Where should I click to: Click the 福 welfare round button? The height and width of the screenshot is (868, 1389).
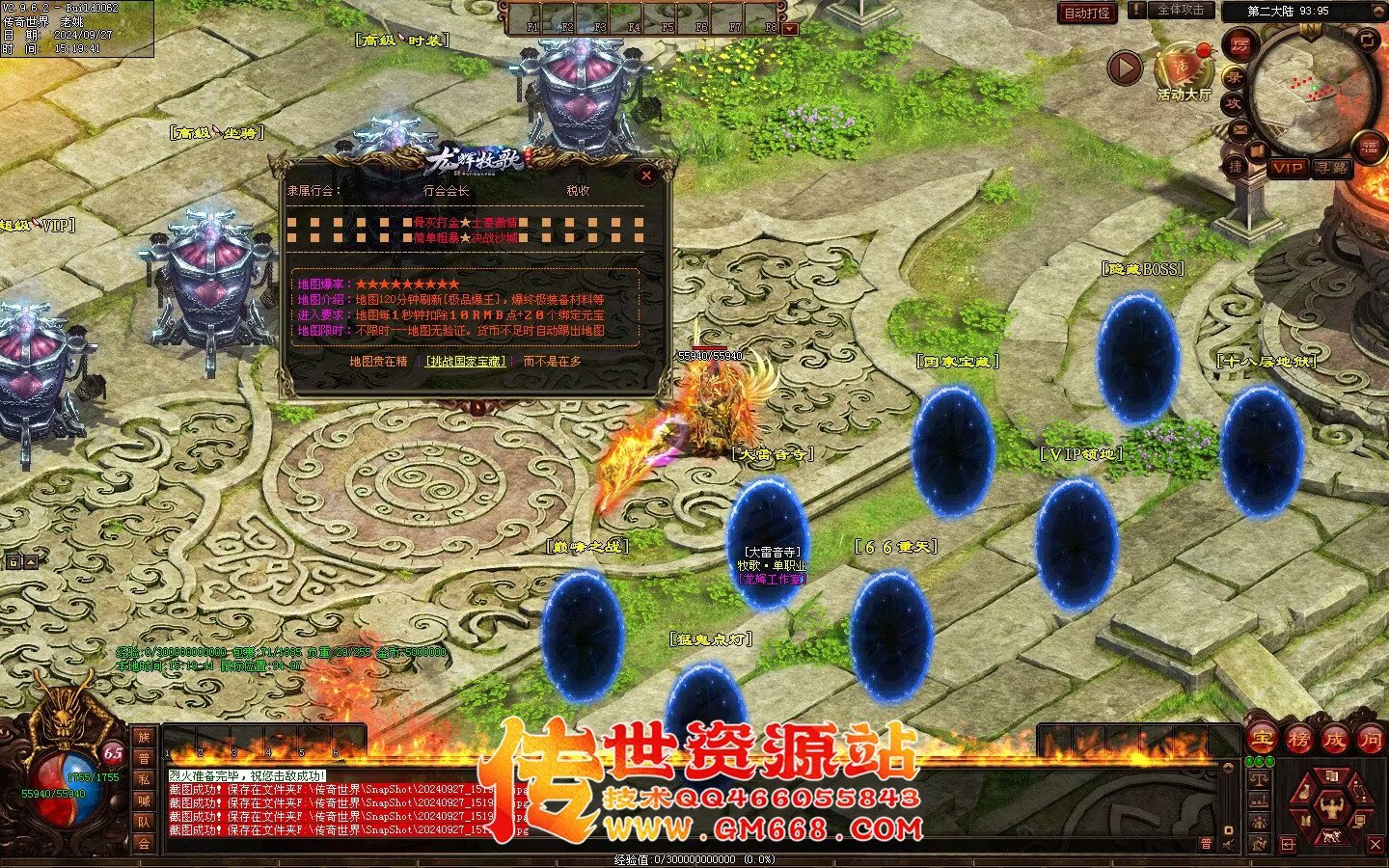[1370, 147]
